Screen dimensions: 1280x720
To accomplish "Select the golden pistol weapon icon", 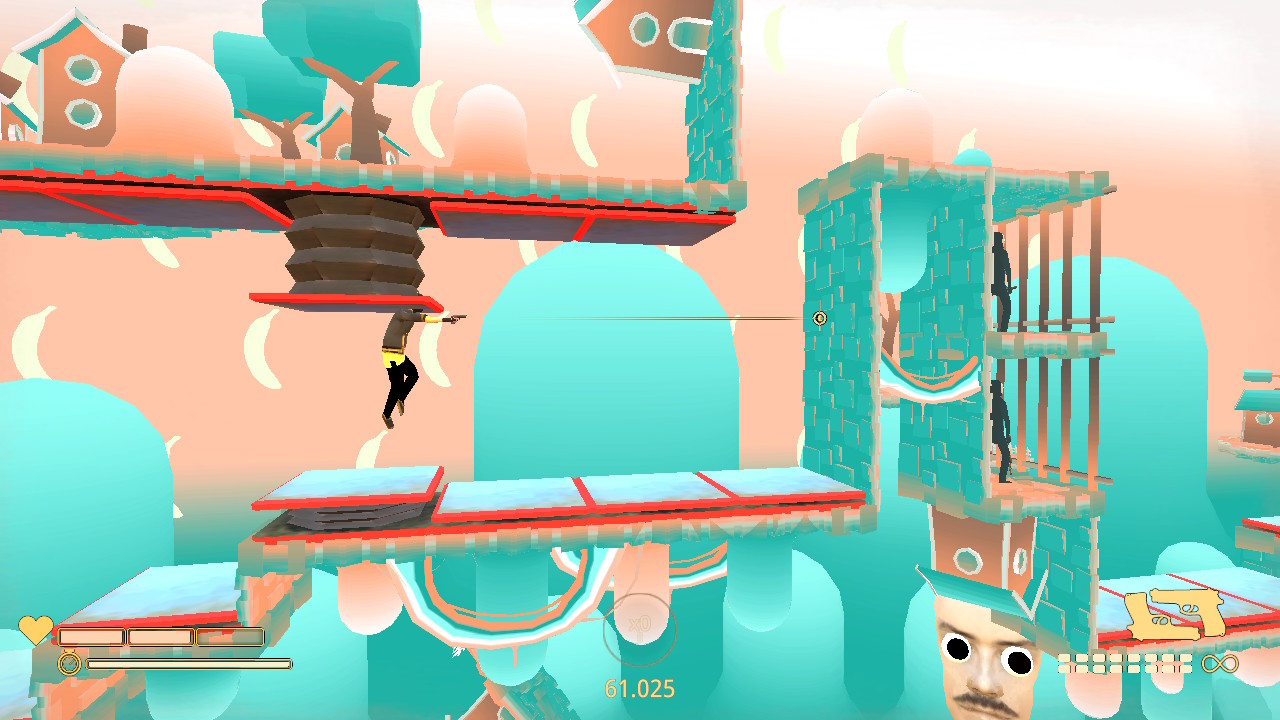I will tap(1175, 614).
